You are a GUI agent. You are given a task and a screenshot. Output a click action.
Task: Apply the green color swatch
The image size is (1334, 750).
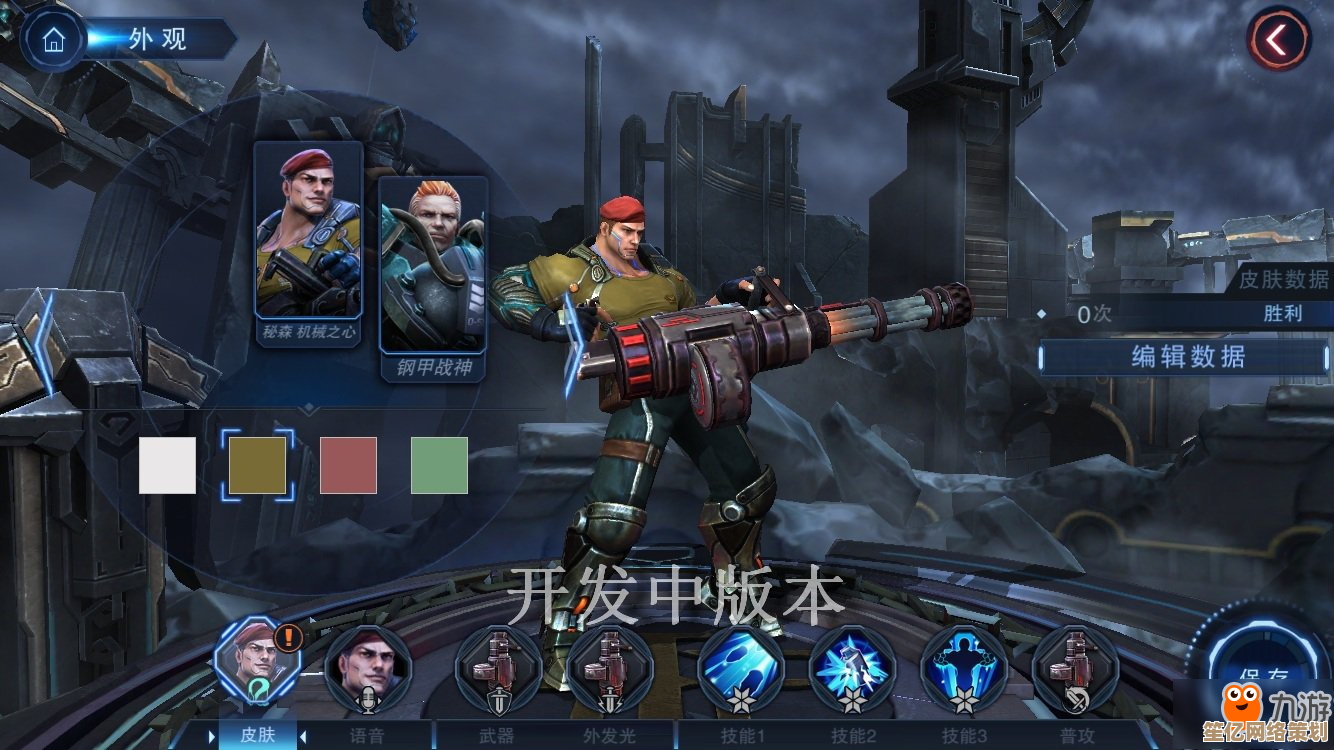click(x=439, y=465)
